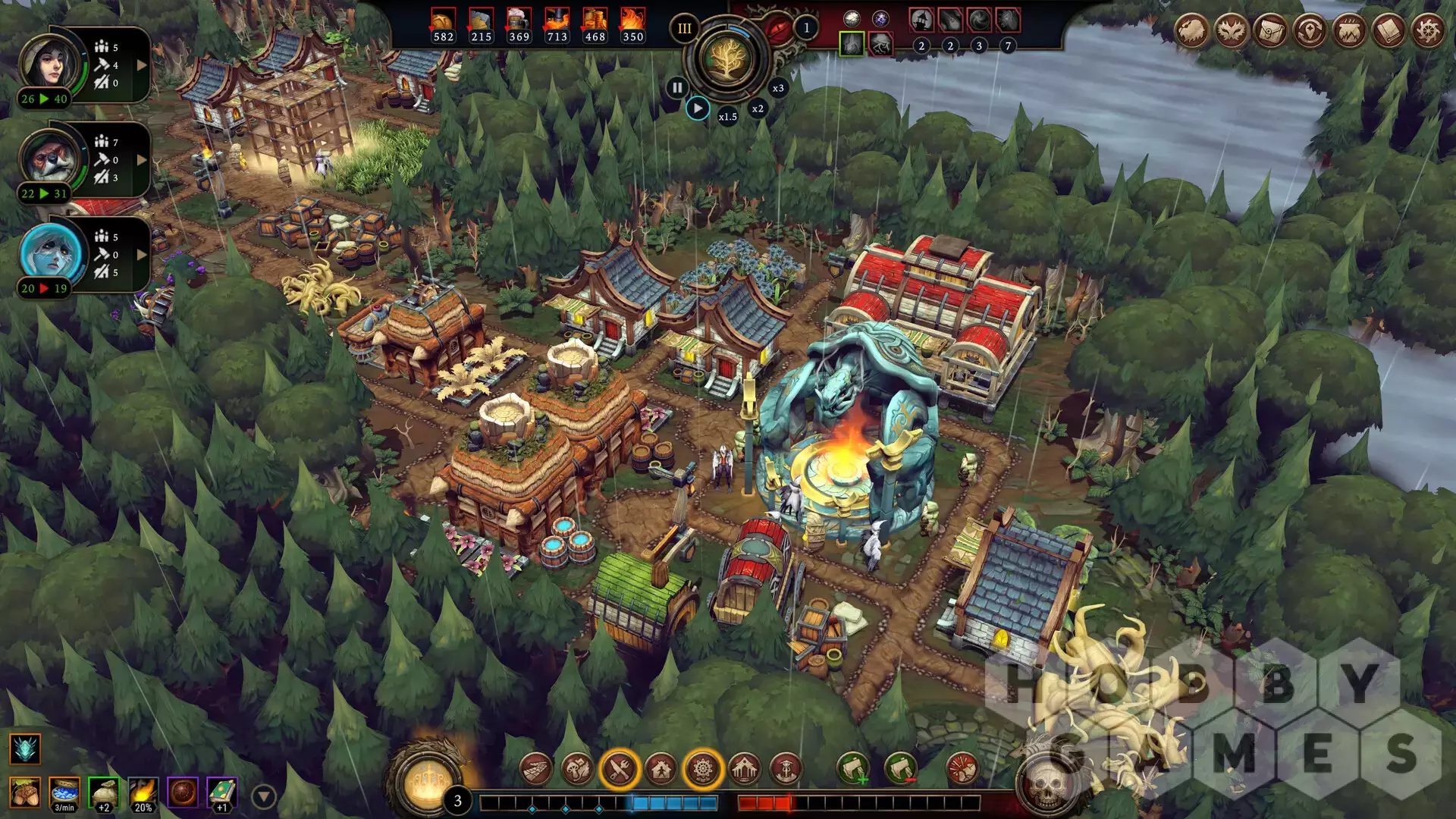The height and width of the screenshot is (819, 1456).
Task: Activate the green mark-trees-for-cutting tool
Action: point(853,769)
